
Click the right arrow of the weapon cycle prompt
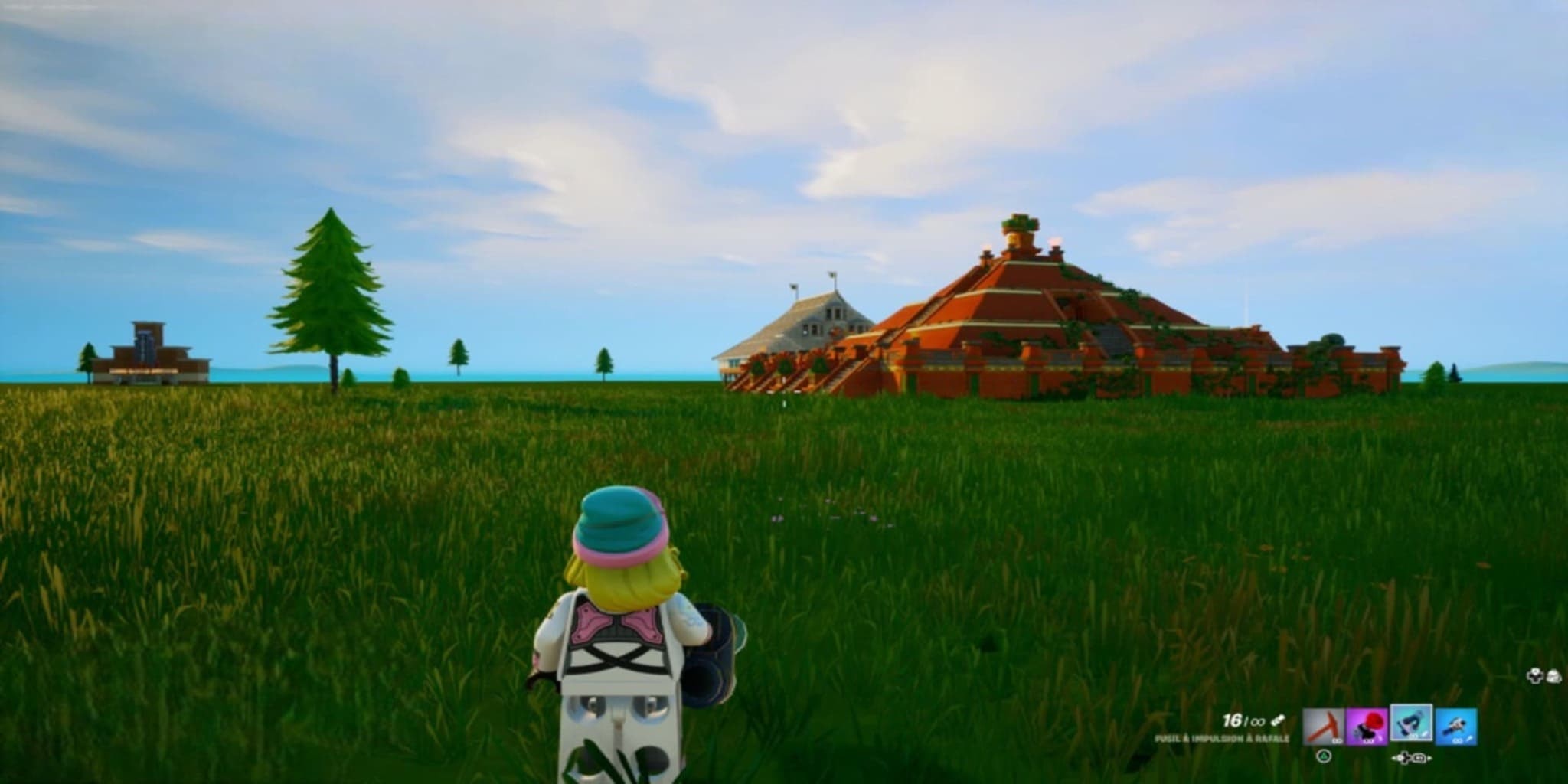pyautogui.click(x=1429, y=759)
